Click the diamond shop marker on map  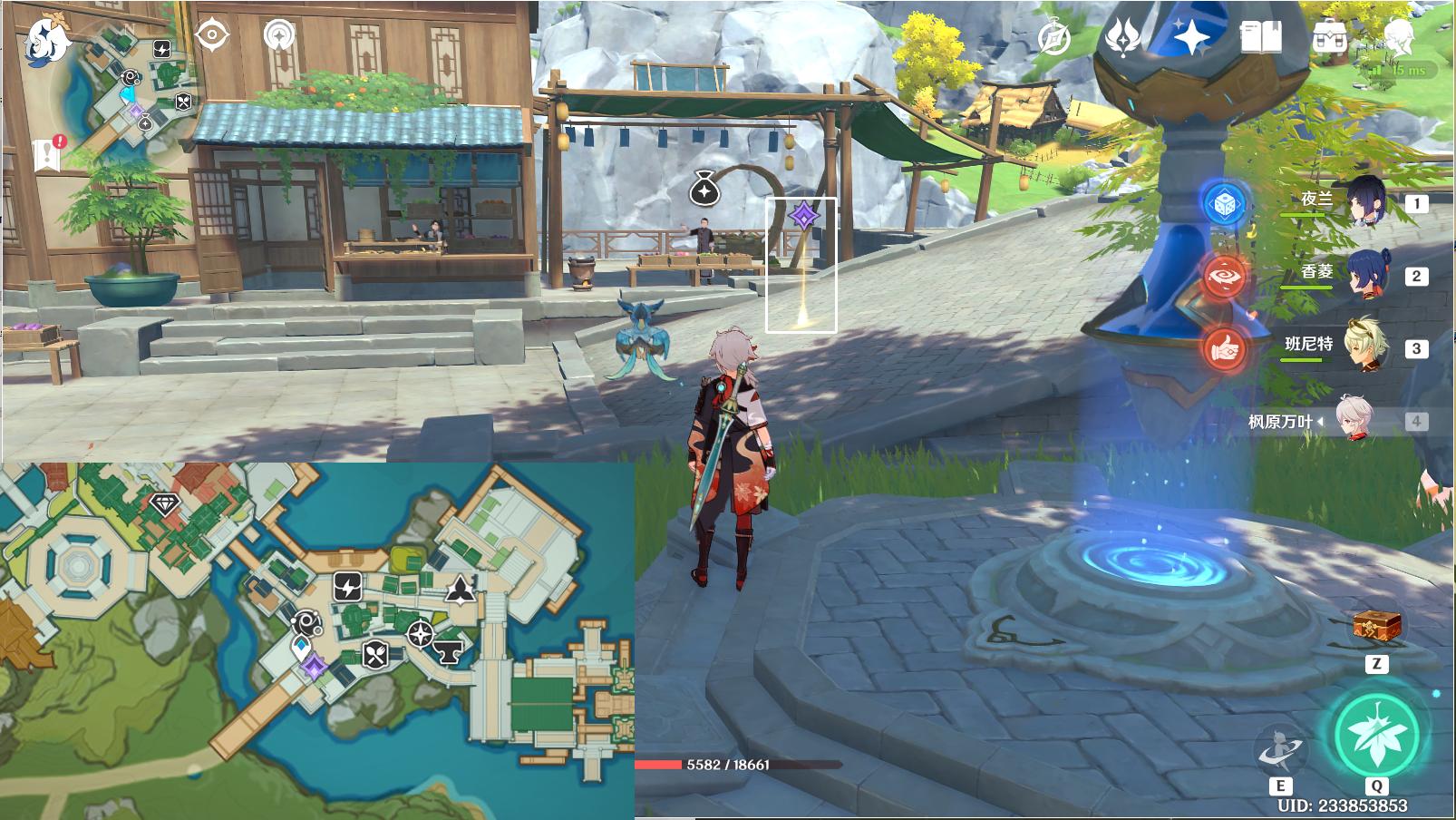click(164, 504)
